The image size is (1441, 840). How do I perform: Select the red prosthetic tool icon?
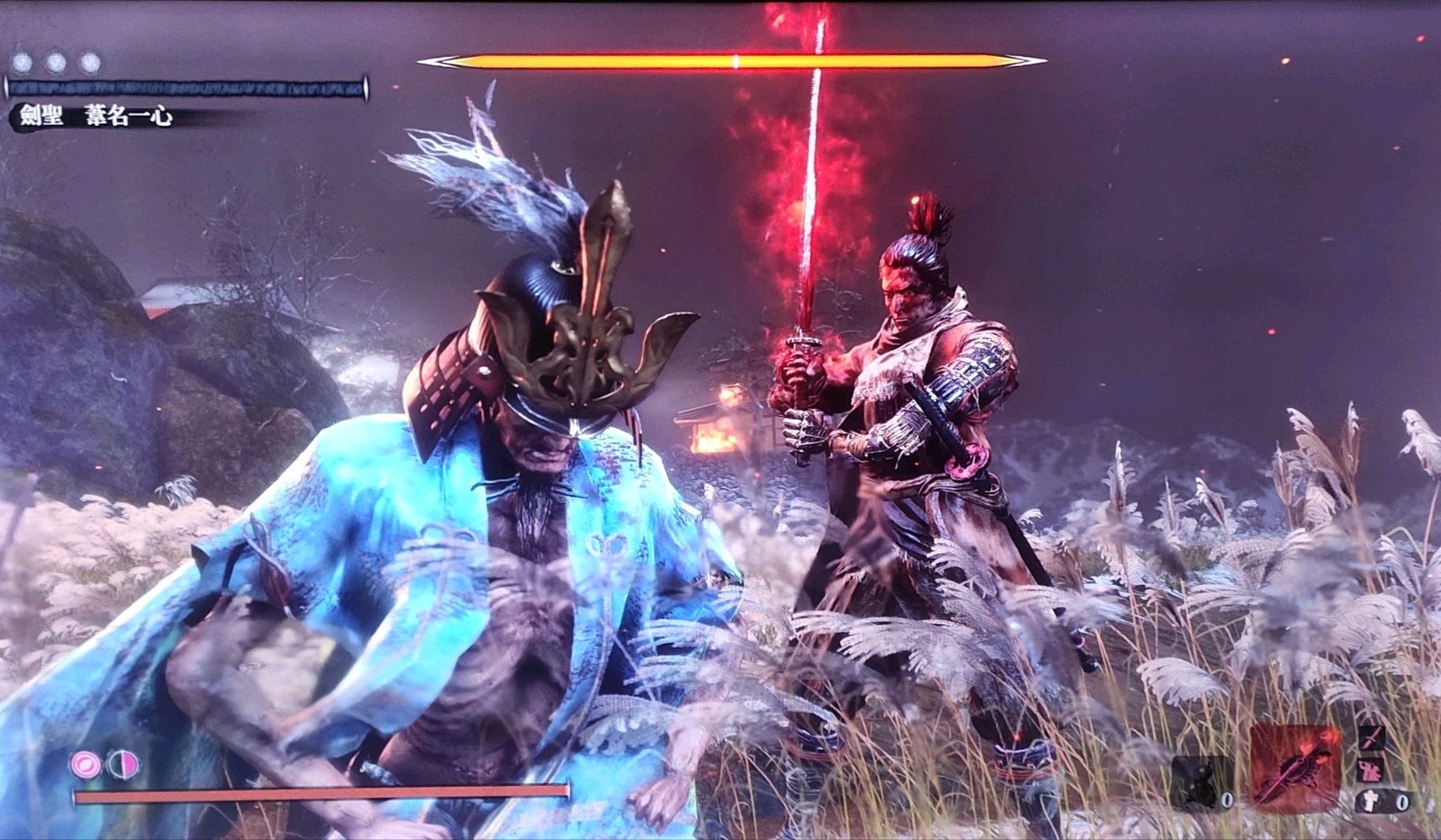tap(1295, 769)
